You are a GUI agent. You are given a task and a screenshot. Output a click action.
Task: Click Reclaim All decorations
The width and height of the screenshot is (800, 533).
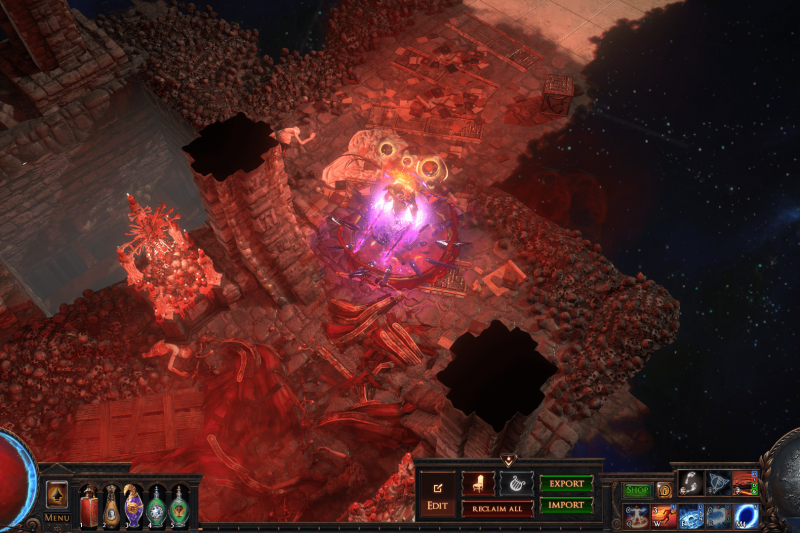click(x=497, y=509)
